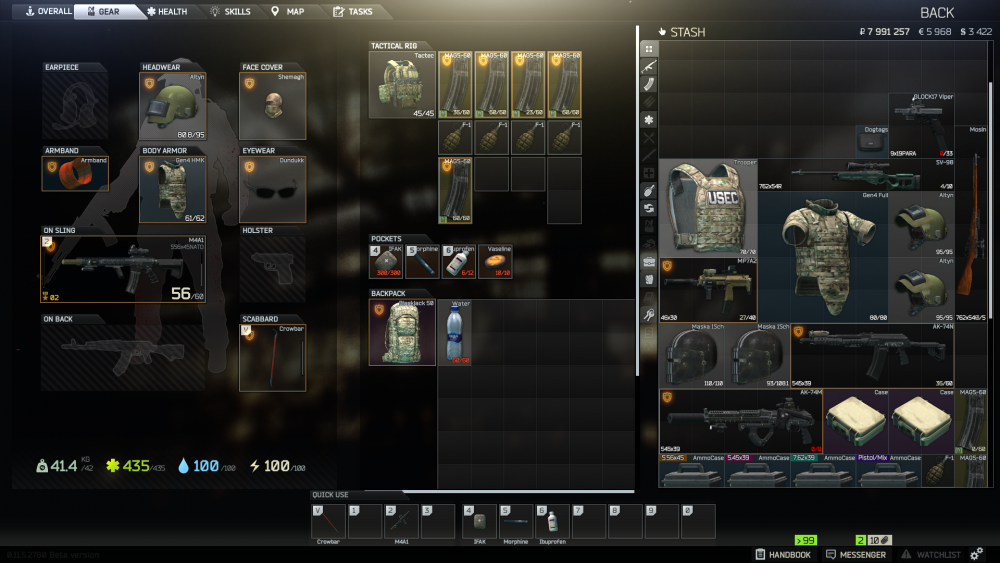The height and width of the screenshot is (563, 1000).
Task: Open the Tasks tab
Action: coord(353,11)
